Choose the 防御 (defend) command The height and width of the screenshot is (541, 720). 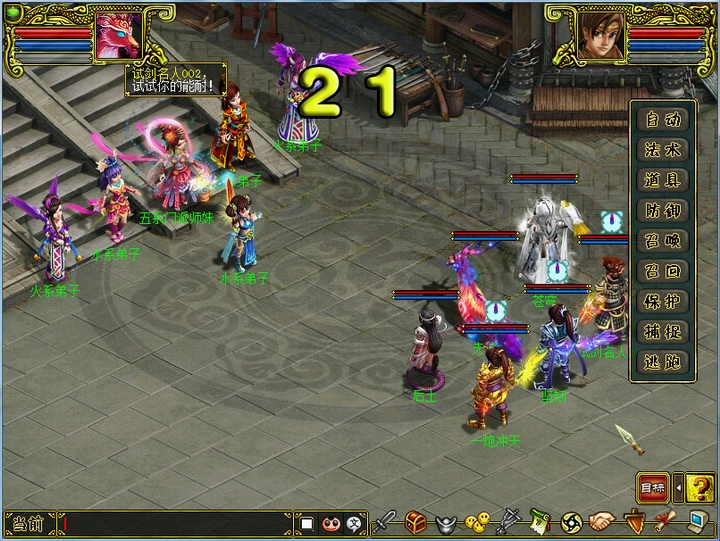(663, 211)
